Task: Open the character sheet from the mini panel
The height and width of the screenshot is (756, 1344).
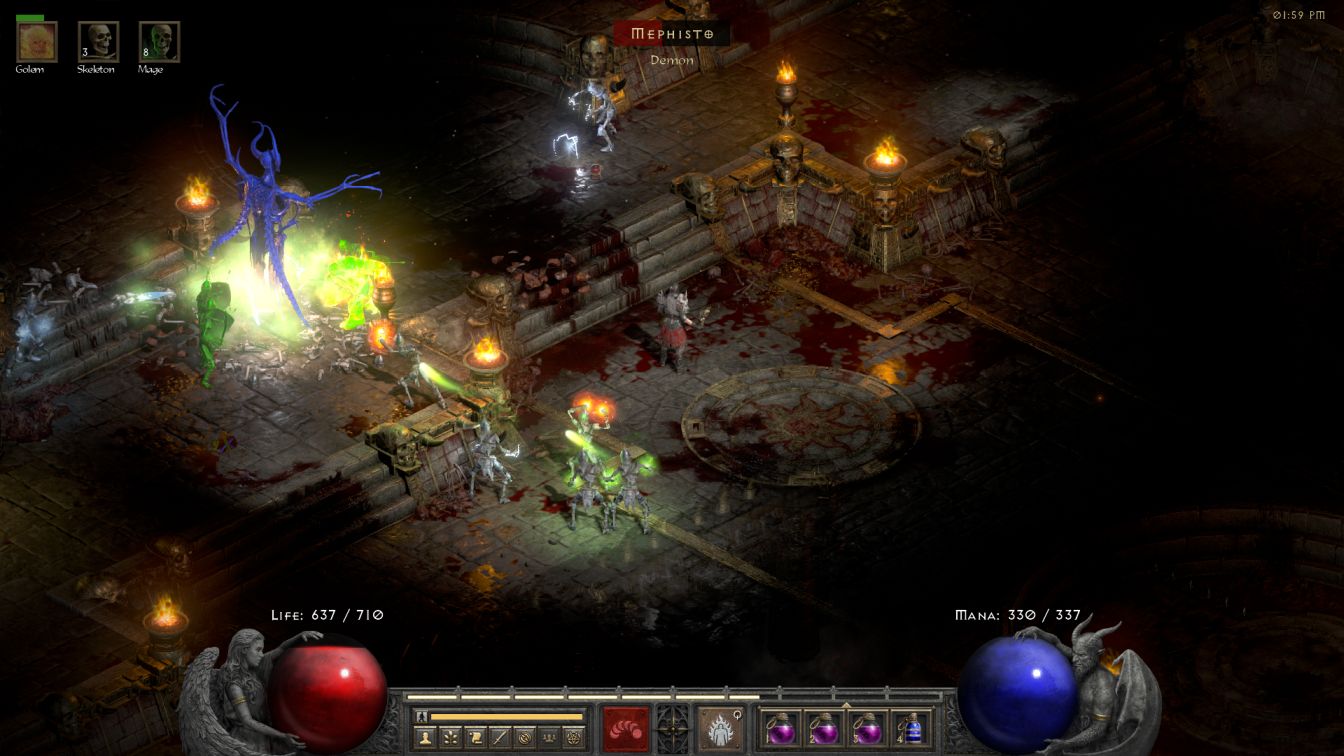Action: coord(424,738)
